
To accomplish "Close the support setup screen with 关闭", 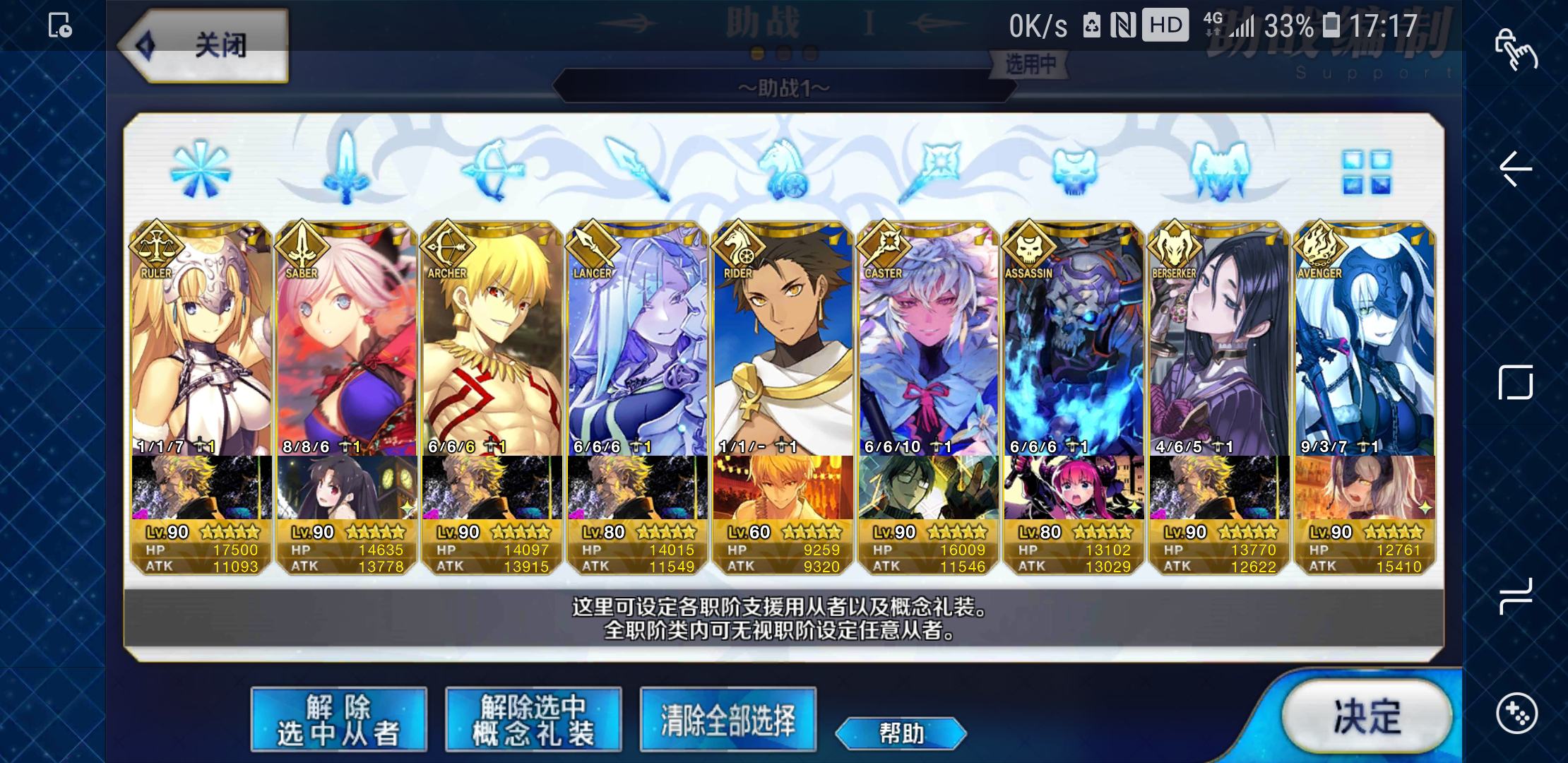I will (205, 47).
